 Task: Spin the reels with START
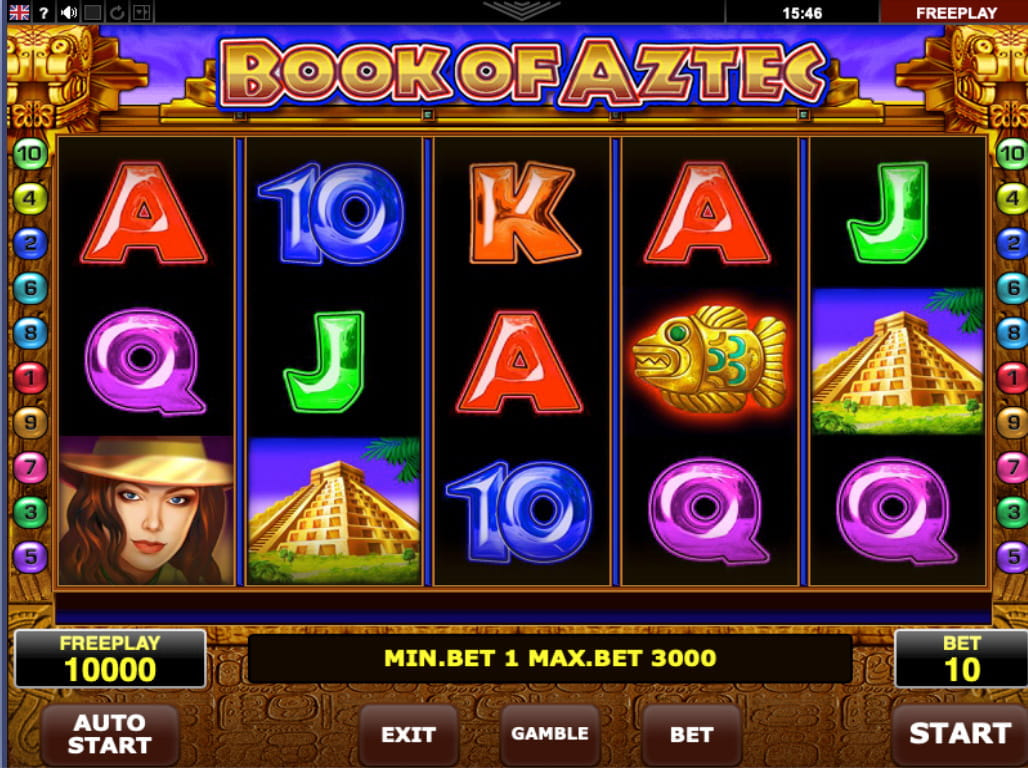[x=958, y=733]
